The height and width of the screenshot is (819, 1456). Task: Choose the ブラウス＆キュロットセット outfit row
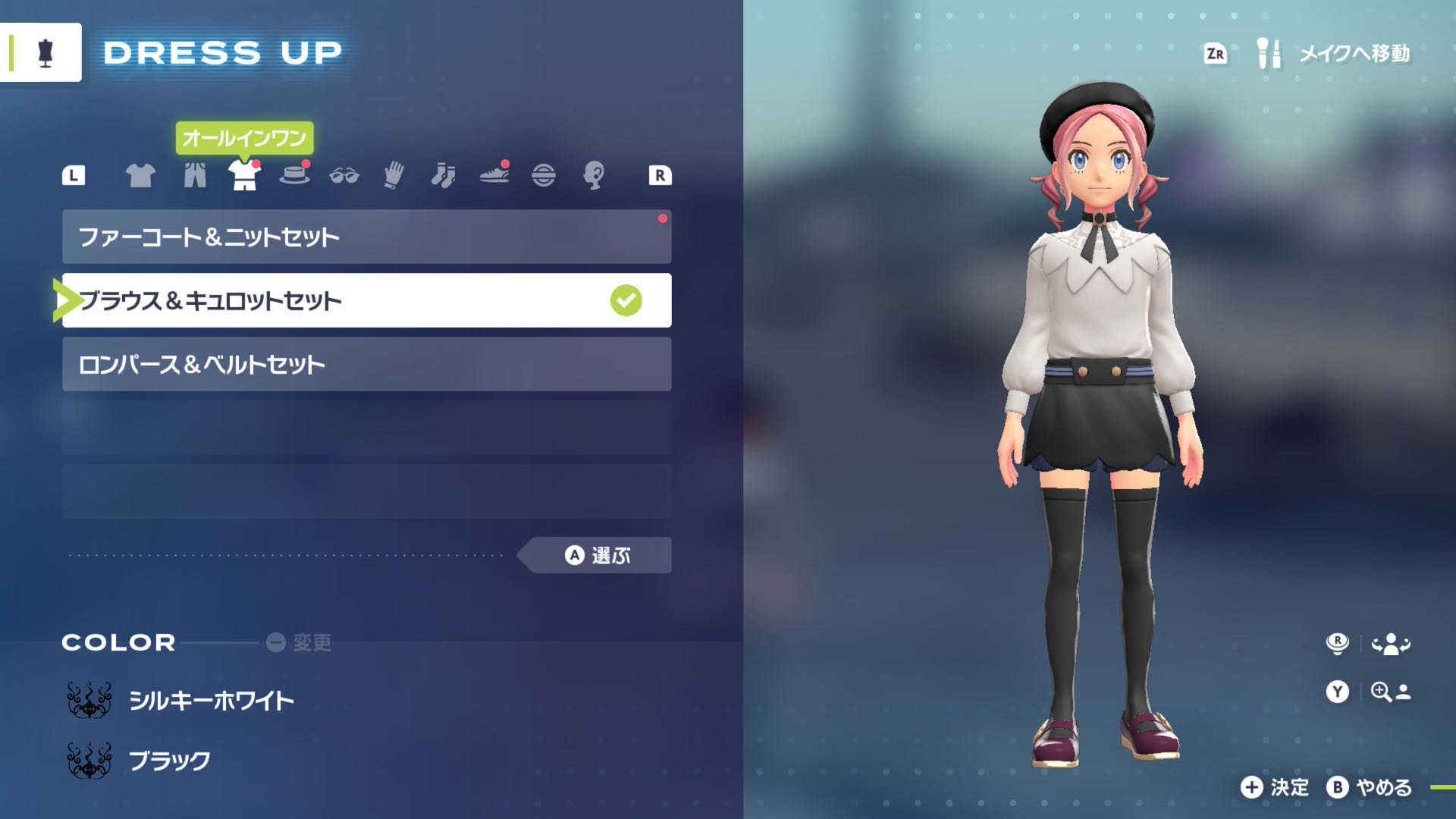coord(366,300)
